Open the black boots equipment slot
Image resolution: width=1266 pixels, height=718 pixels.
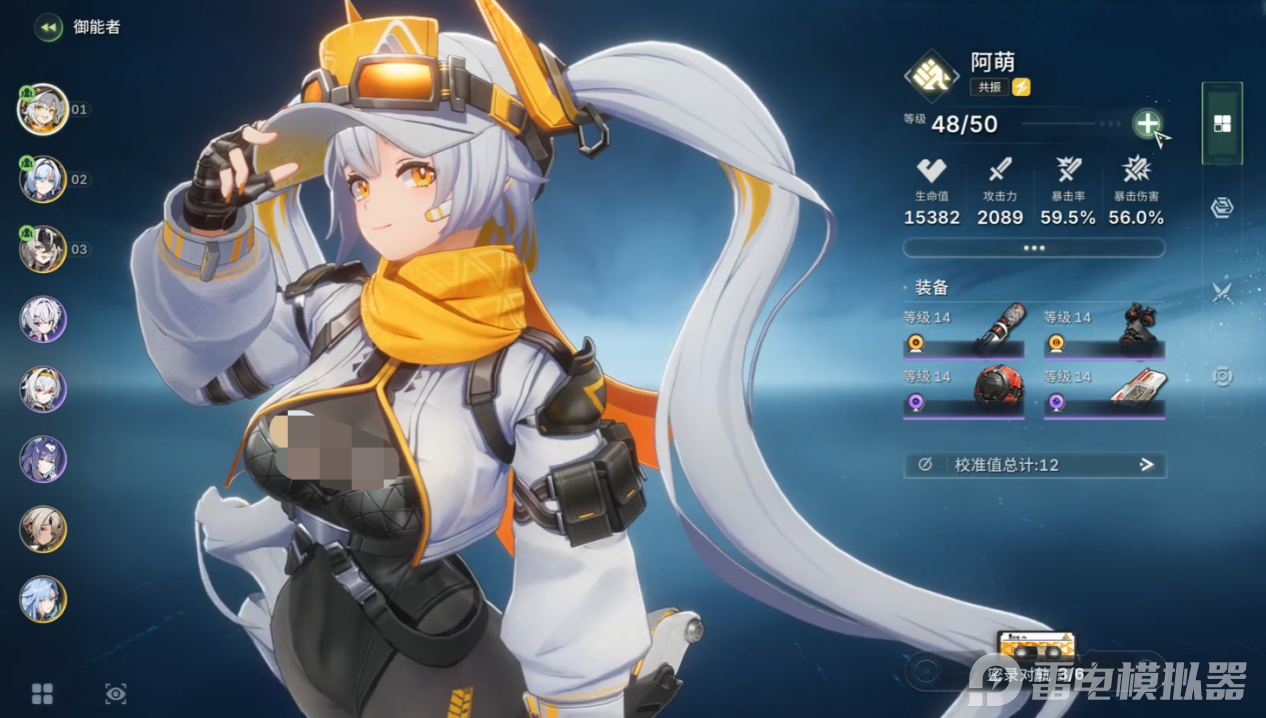1104,333
